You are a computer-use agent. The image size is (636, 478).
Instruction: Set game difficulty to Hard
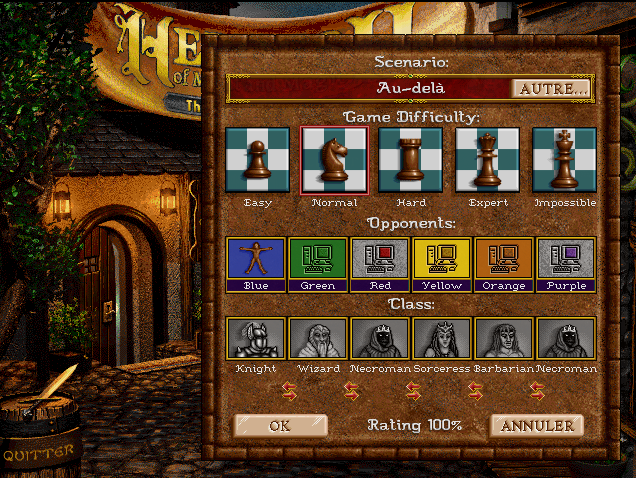pos(411,160)
